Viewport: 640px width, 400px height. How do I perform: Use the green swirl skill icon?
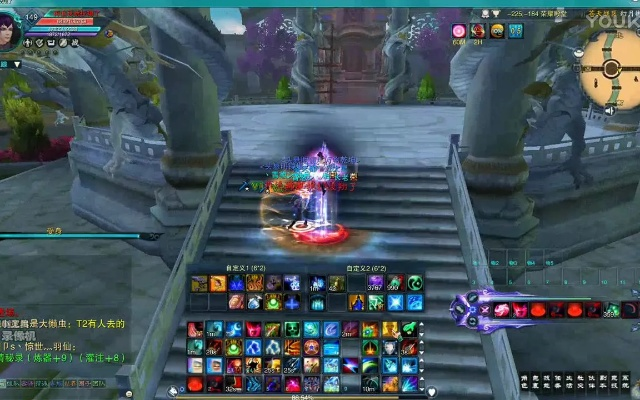click(x=415, y=283)
